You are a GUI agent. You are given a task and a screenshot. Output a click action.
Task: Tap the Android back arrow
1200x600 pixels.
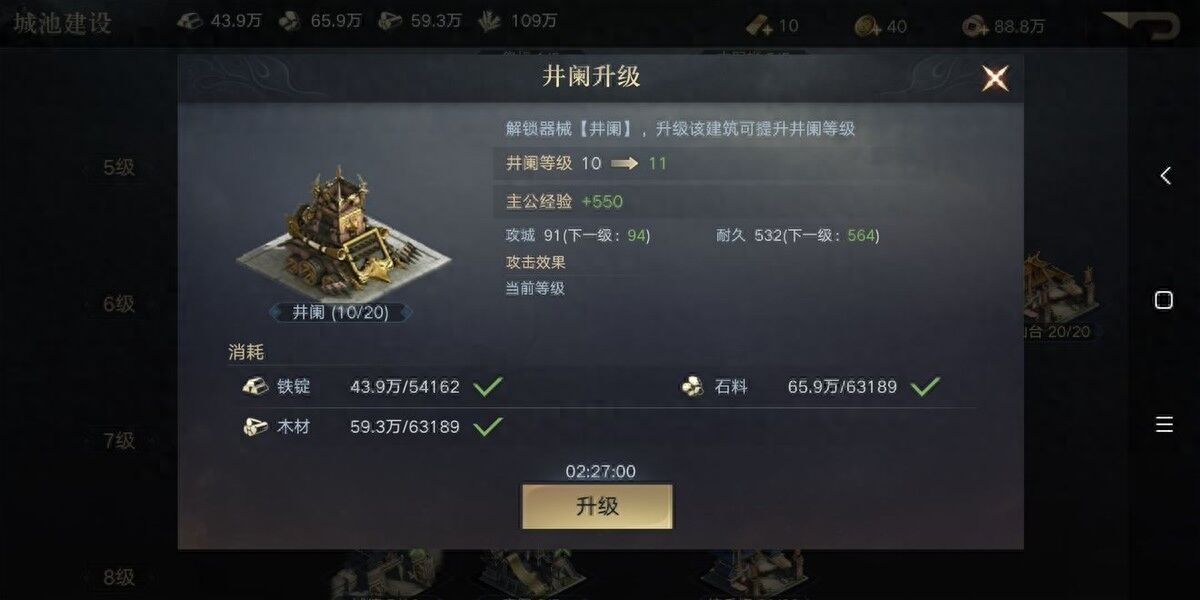(1165, 176)
